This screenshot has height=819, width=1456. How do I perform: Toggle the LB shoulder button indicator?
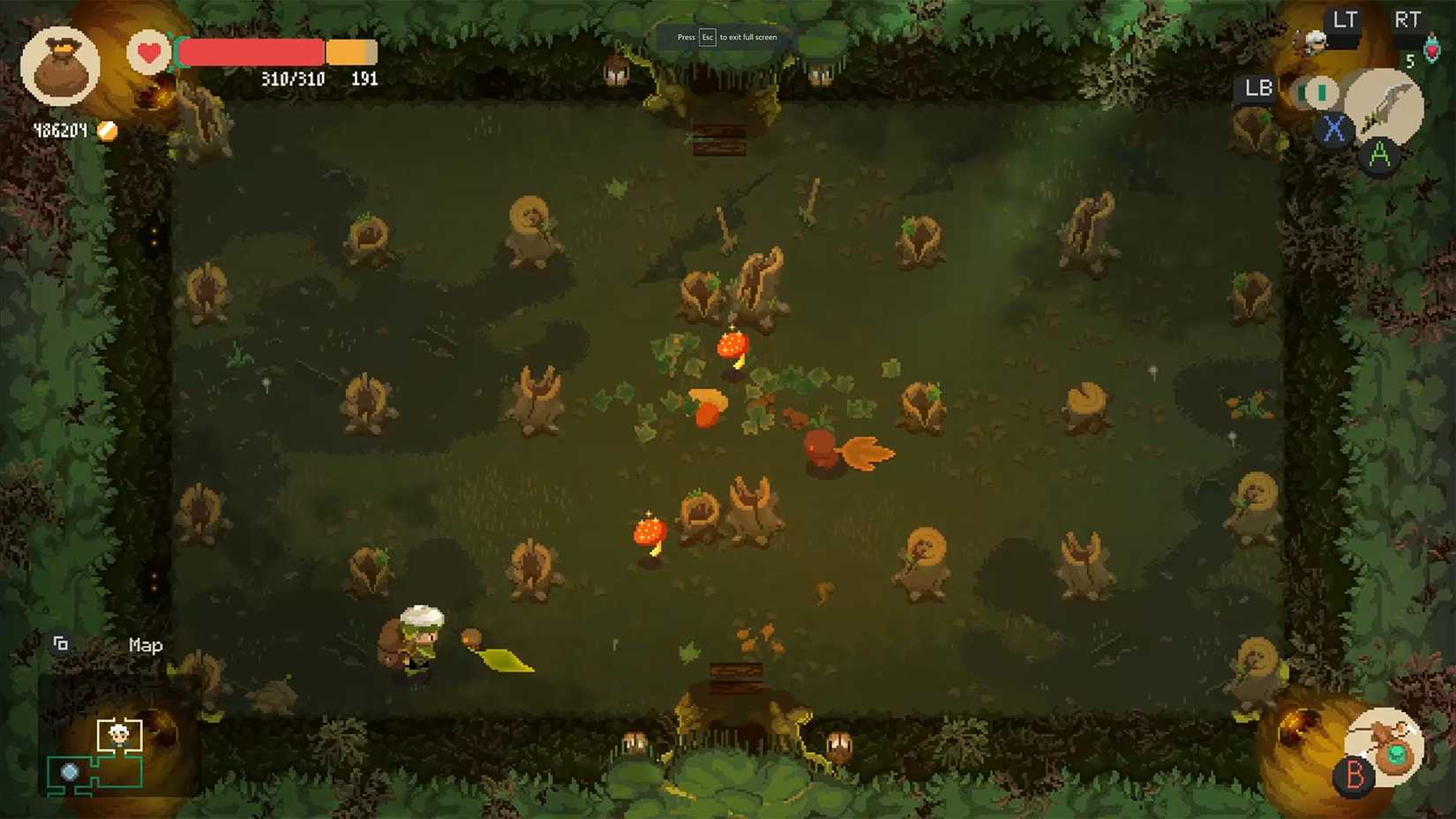tap(1257, 88)
